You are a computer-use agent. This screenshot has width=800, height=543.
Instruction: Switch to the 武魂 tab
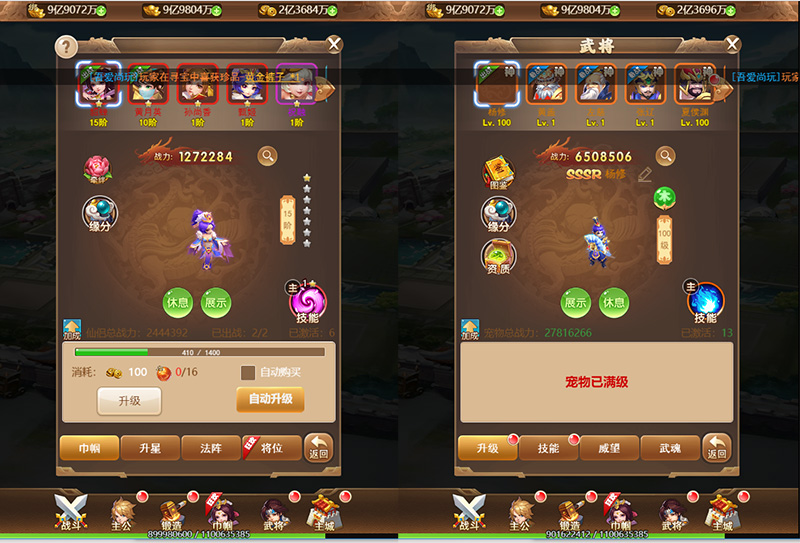[669, 448]
